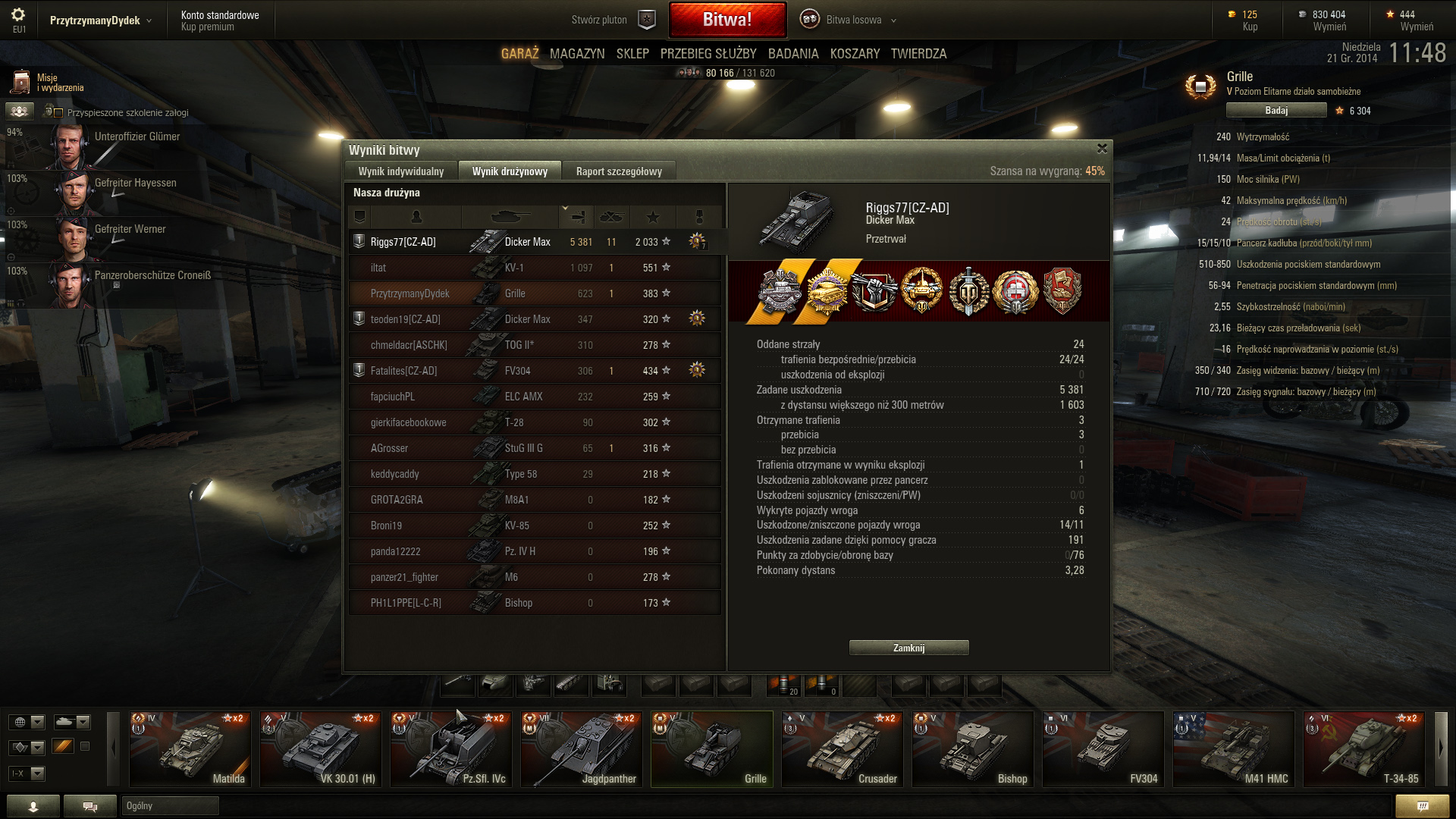Toggle Przyspieszone szkolenie załogi checkbox
Image resolution: width=1456 pixels, height=819 pixels.
point(58,113)
